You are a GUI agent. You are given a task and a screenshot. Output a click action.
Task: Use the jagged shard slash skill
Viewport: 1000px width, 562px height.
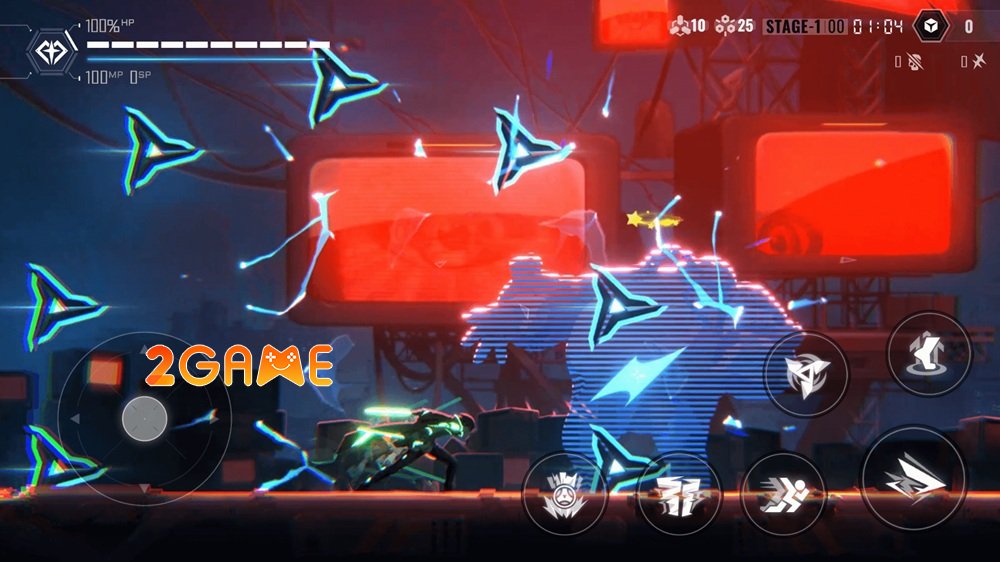(678, 494)
